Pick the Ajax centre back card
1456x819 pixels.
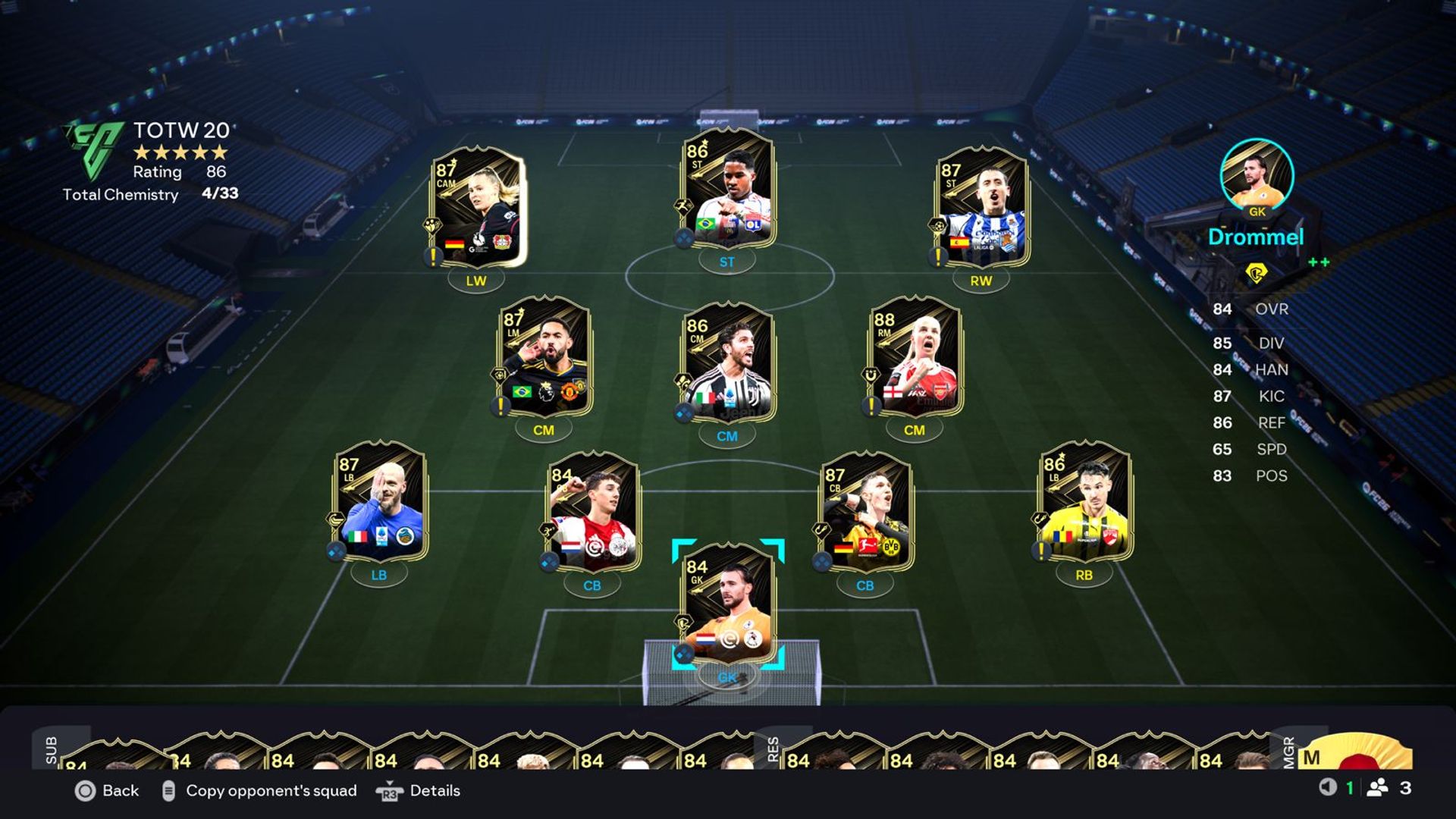pos(593,512)
